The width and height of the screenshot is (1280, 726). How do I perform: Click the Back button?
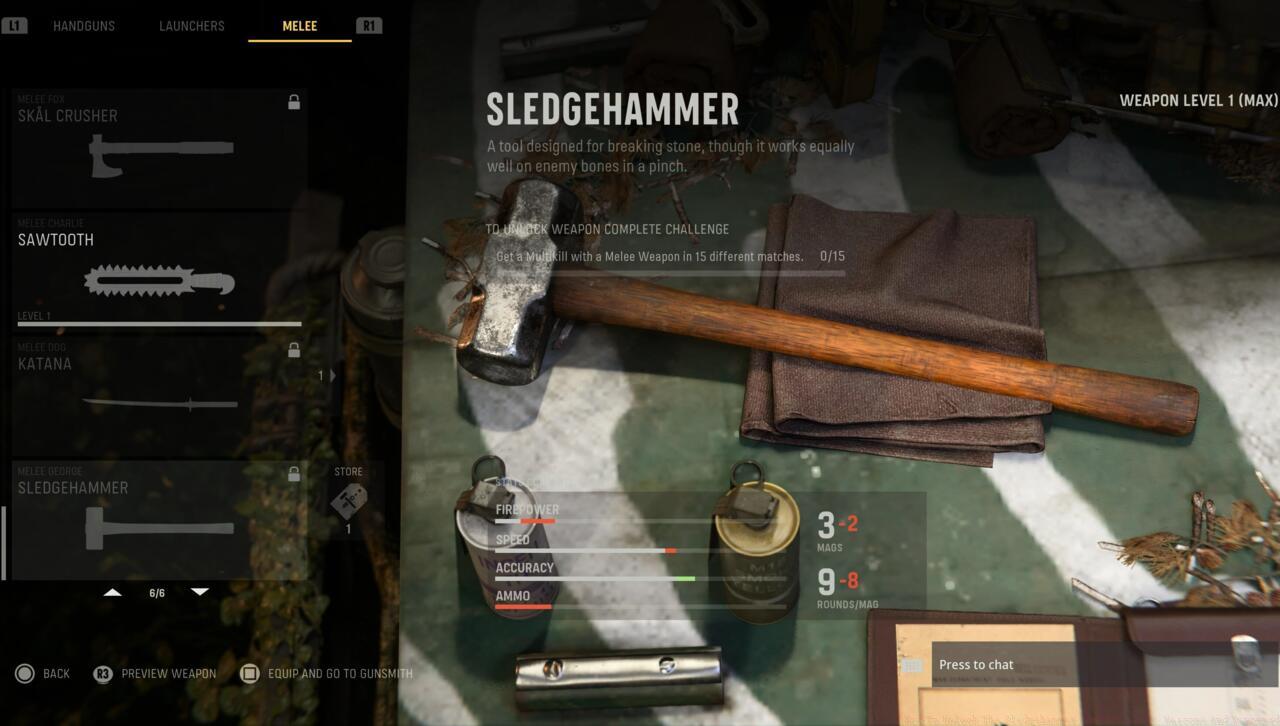click(45, 673)
